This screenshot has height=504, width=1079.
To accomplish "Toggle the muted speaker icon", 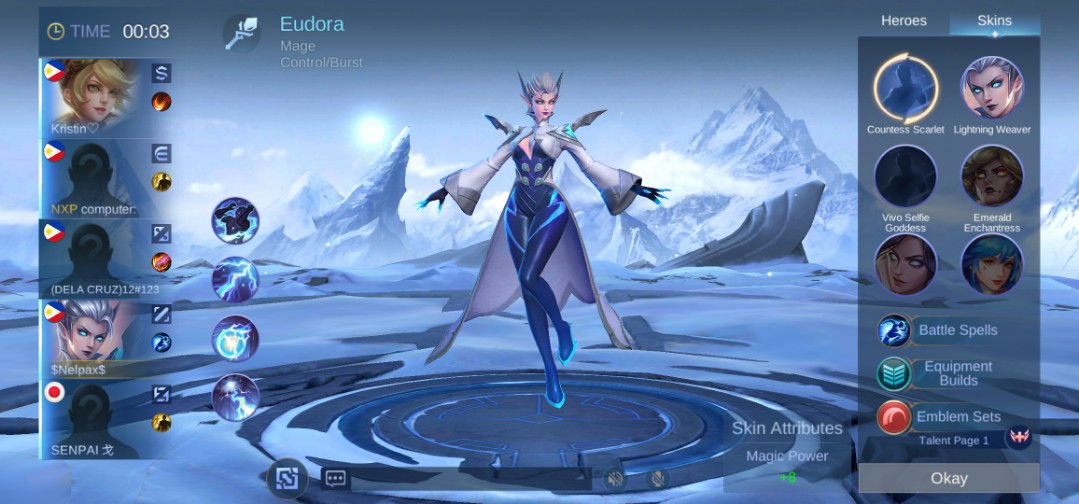I will point(615,478).
